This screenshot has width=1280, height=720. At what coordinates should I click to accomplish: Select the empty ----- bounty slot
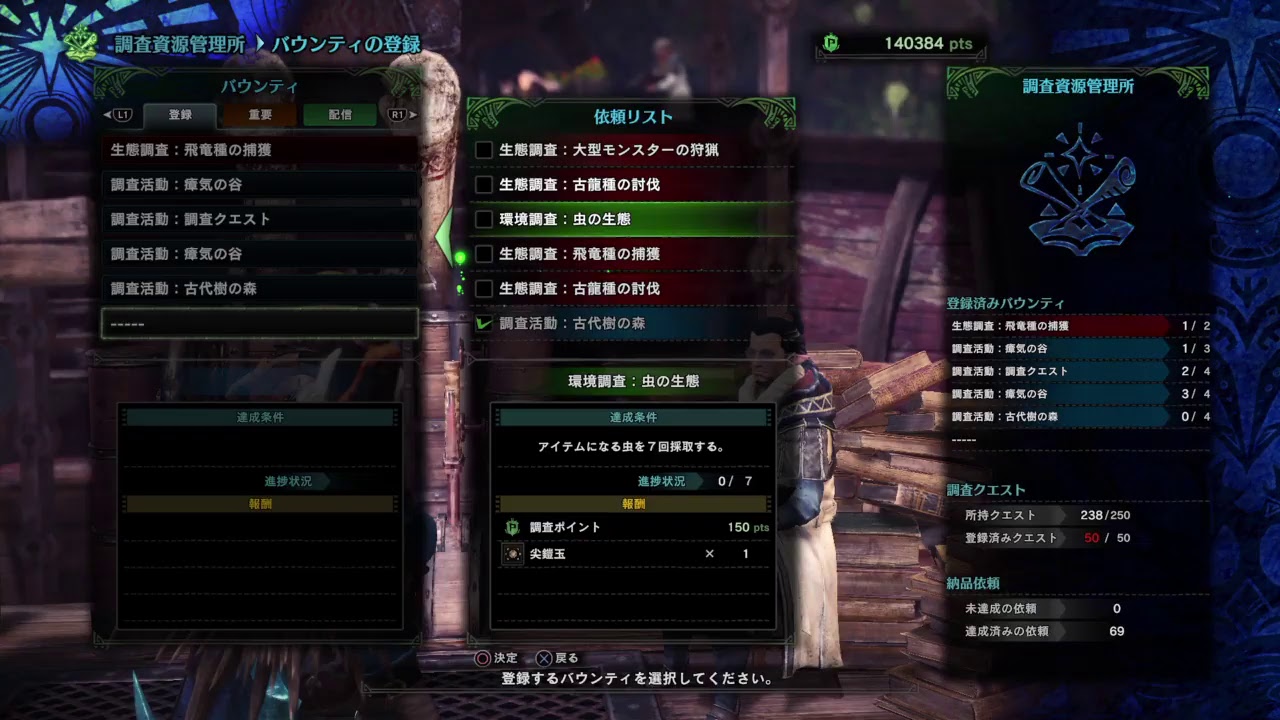tap(258, 323)
